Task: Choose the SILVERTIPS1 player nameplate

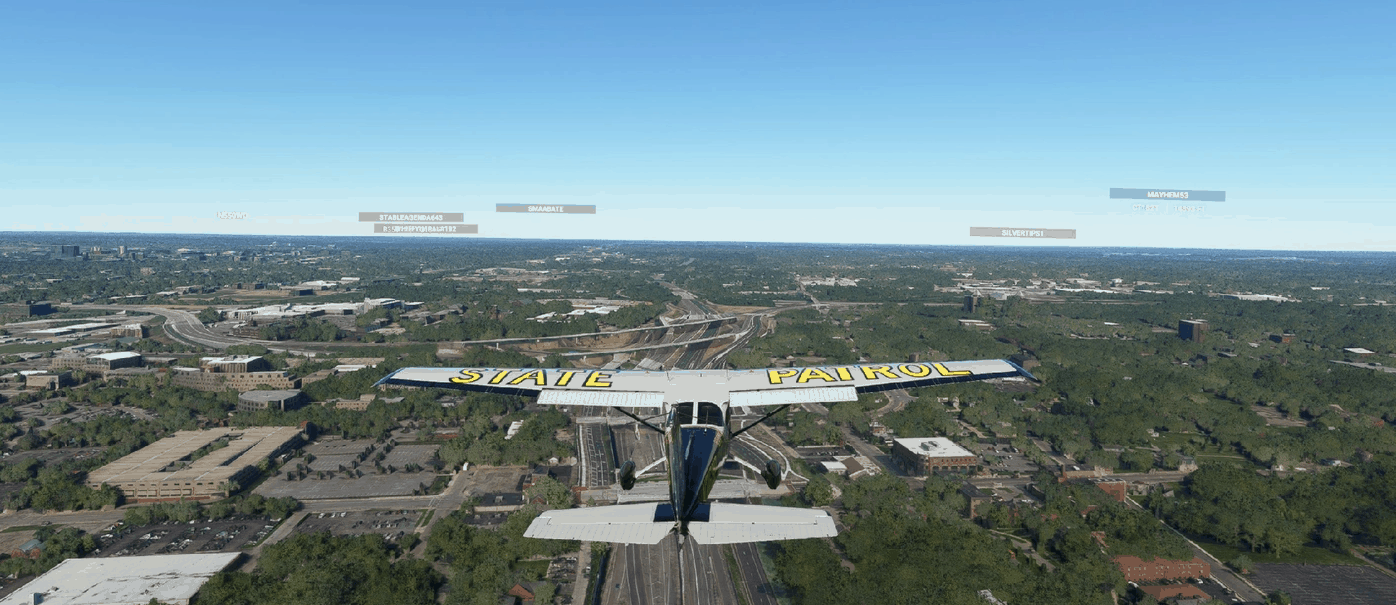Action: pyautogui.click(x=1022, y=233)
